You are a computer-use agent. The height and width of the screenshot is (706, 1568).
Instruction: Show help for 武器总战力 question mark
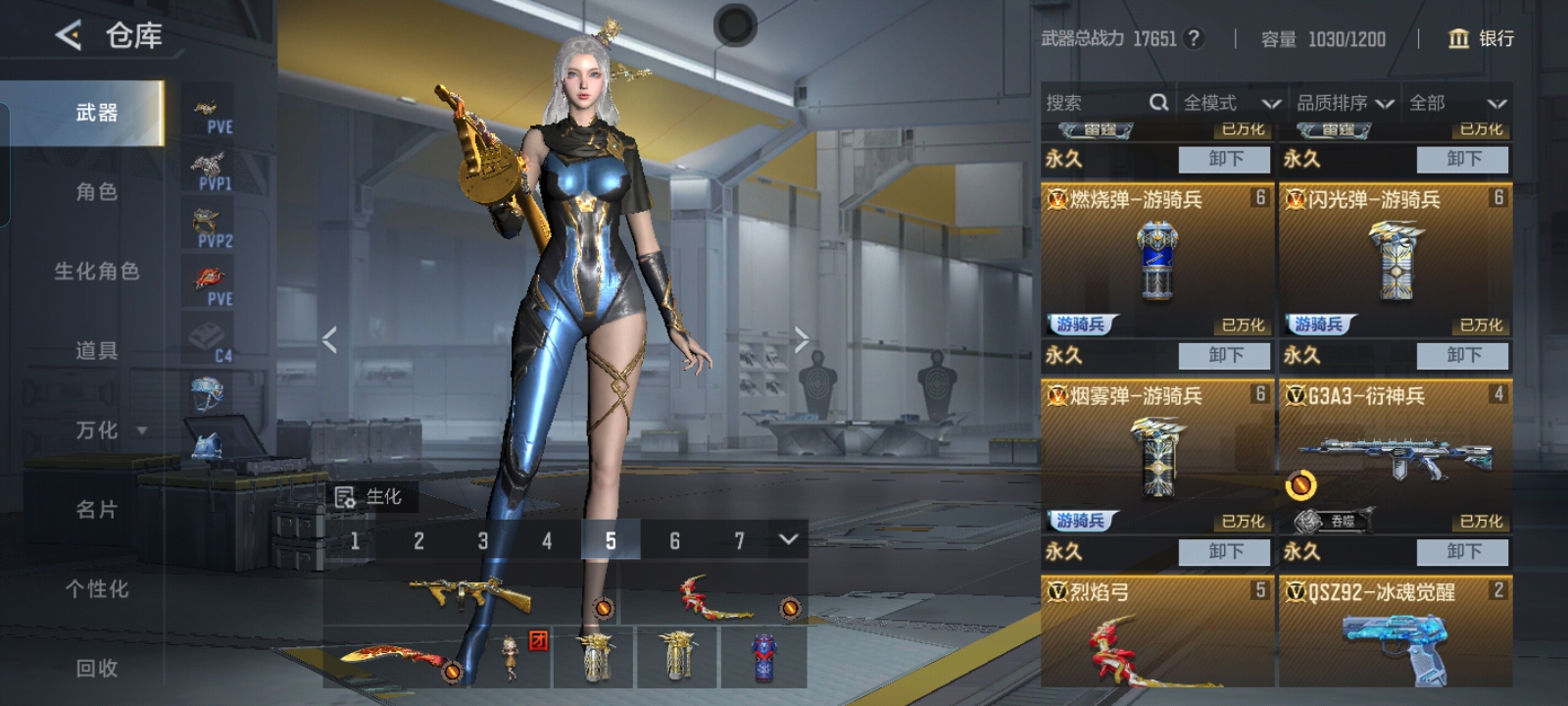pos(1193,38)
